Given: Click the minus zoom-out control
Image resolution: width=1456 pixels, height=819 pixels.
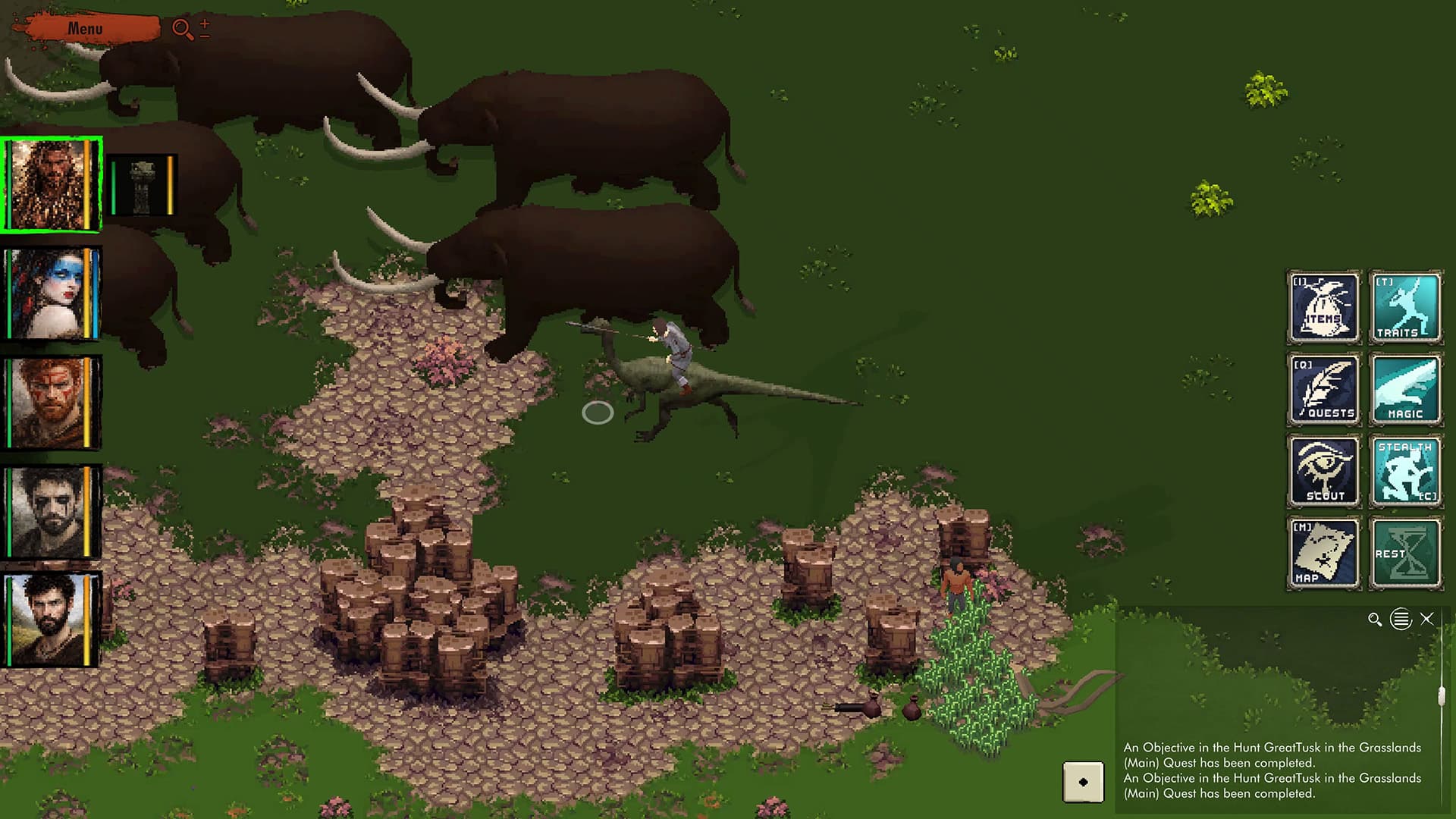Looking at the screenshot, I should 205,36.
